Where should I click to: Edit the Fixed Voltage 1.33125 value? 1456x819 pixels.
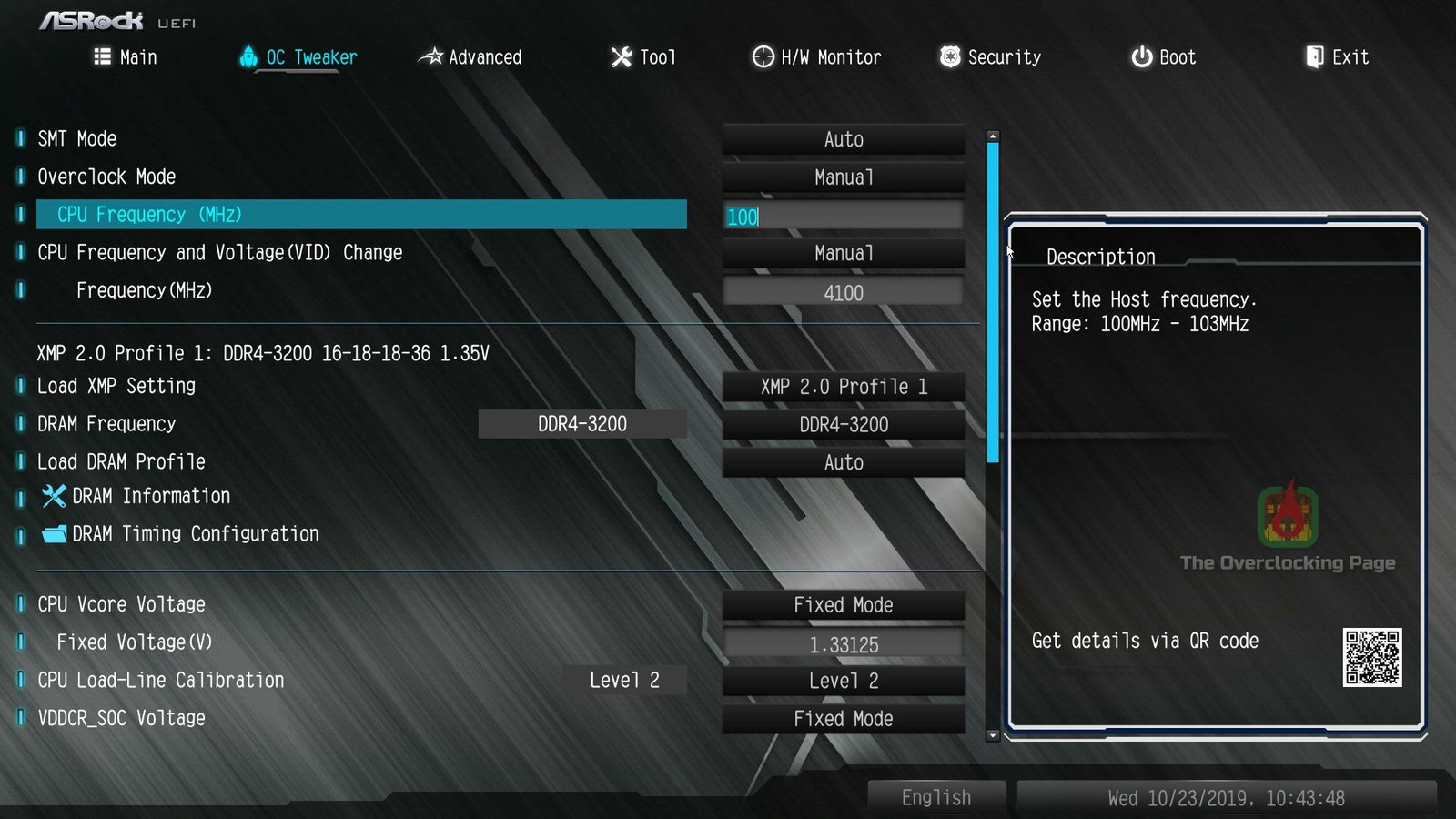tap(843, 642)
